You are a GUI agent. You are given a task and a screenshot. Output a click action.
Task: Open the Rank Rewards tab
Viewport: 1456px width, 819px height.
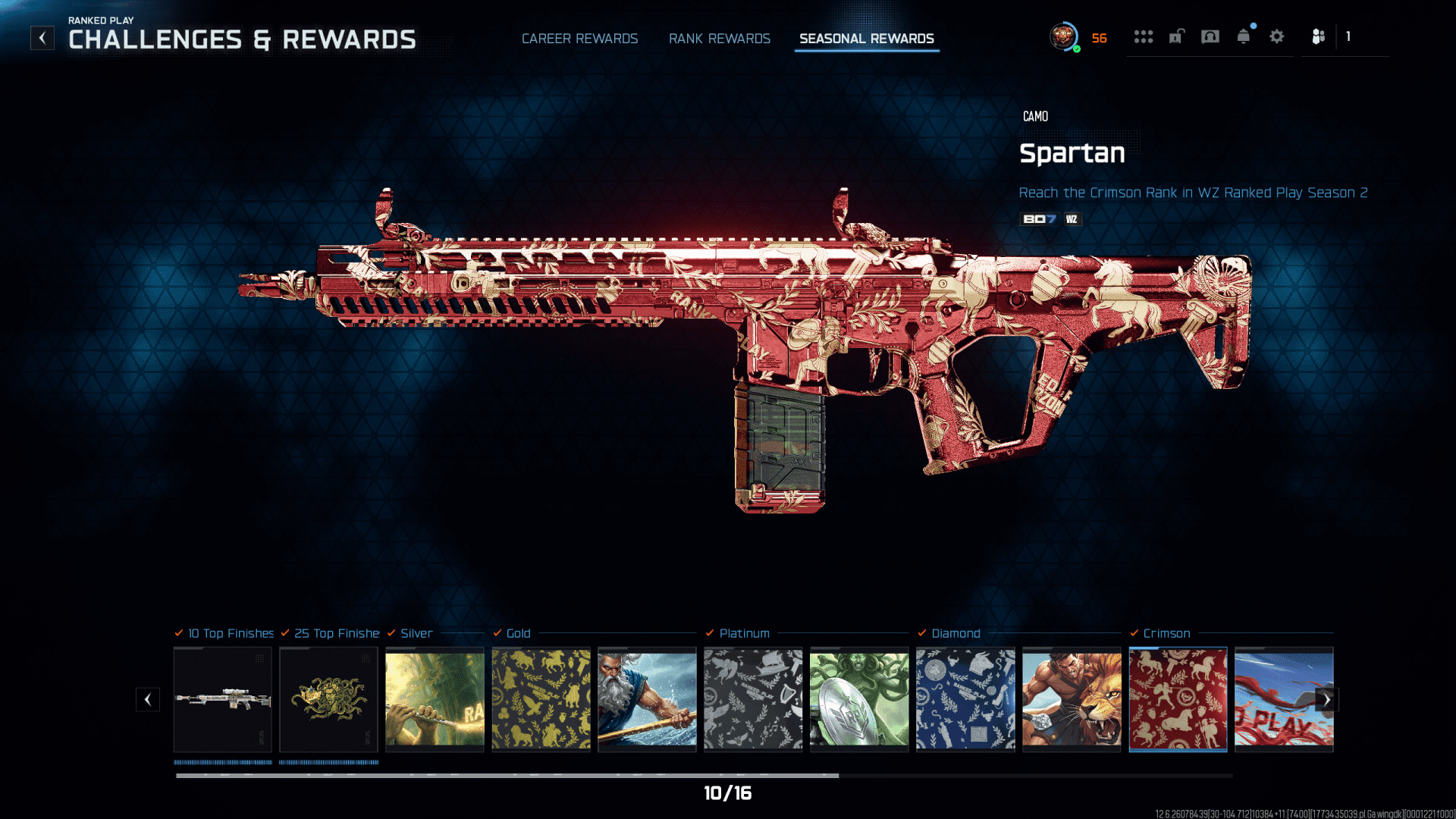[719, 39]
